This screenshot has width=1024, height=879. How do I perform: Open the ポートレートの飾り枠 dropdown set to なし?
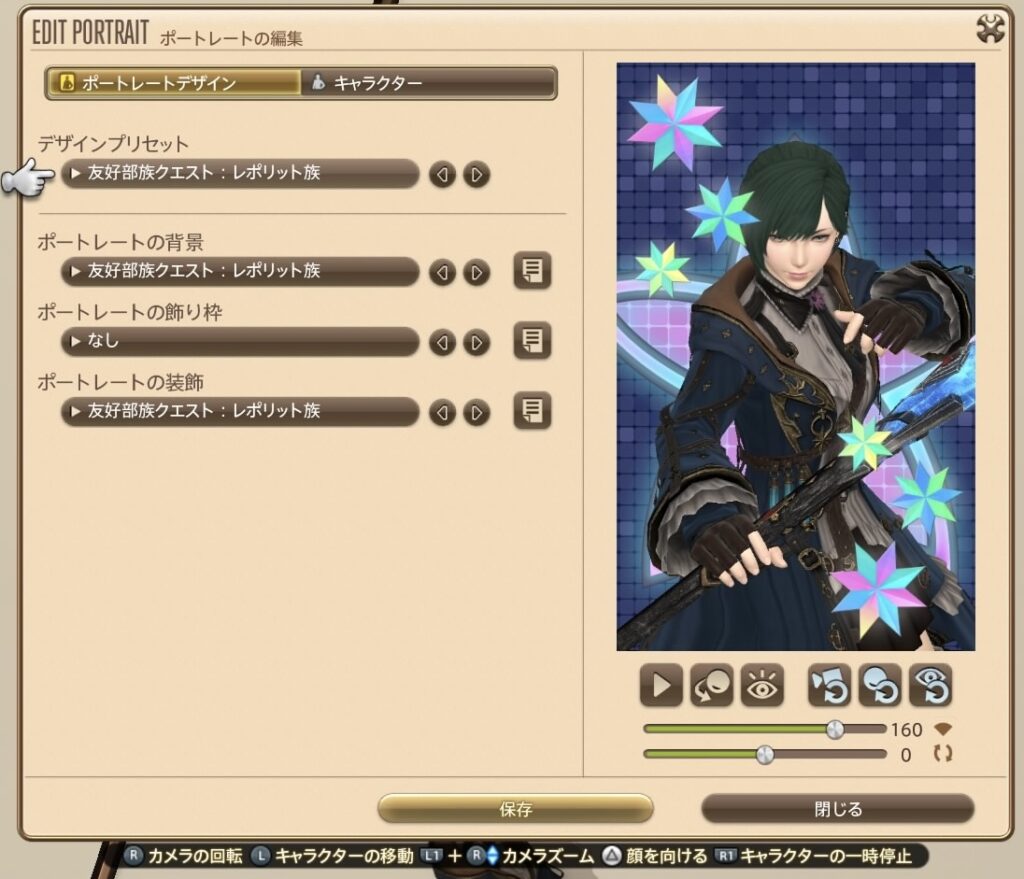point(240,342)
